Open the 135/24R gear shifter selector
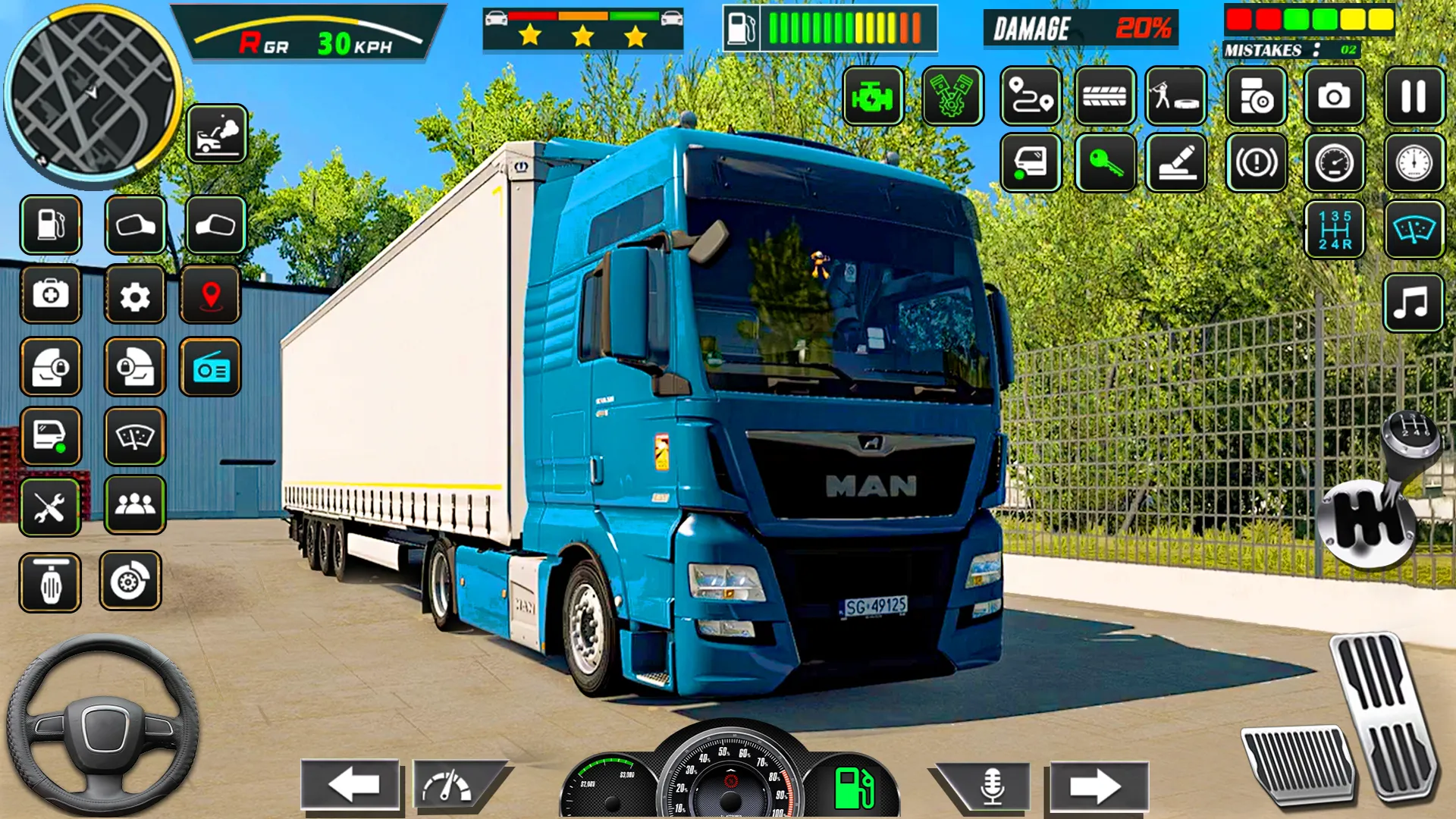The image size is (1456, 819). 1335,231
